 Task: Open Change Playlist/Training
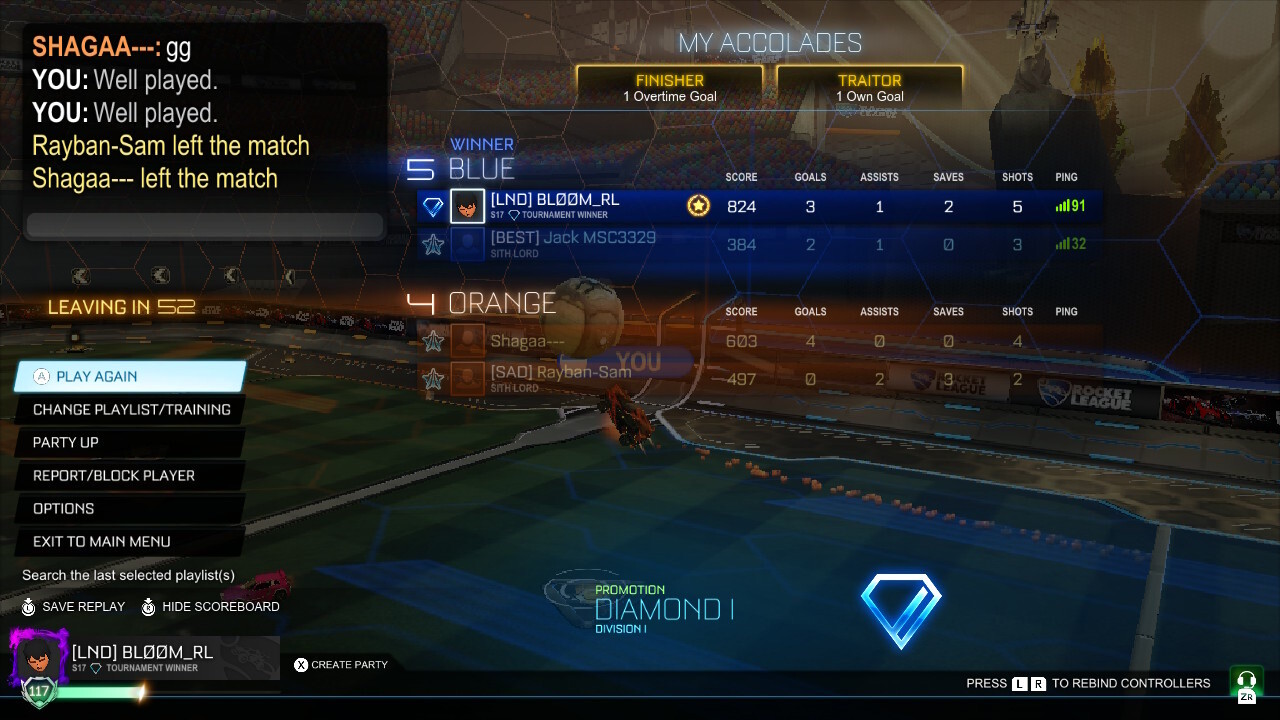[x=131, y=409]
